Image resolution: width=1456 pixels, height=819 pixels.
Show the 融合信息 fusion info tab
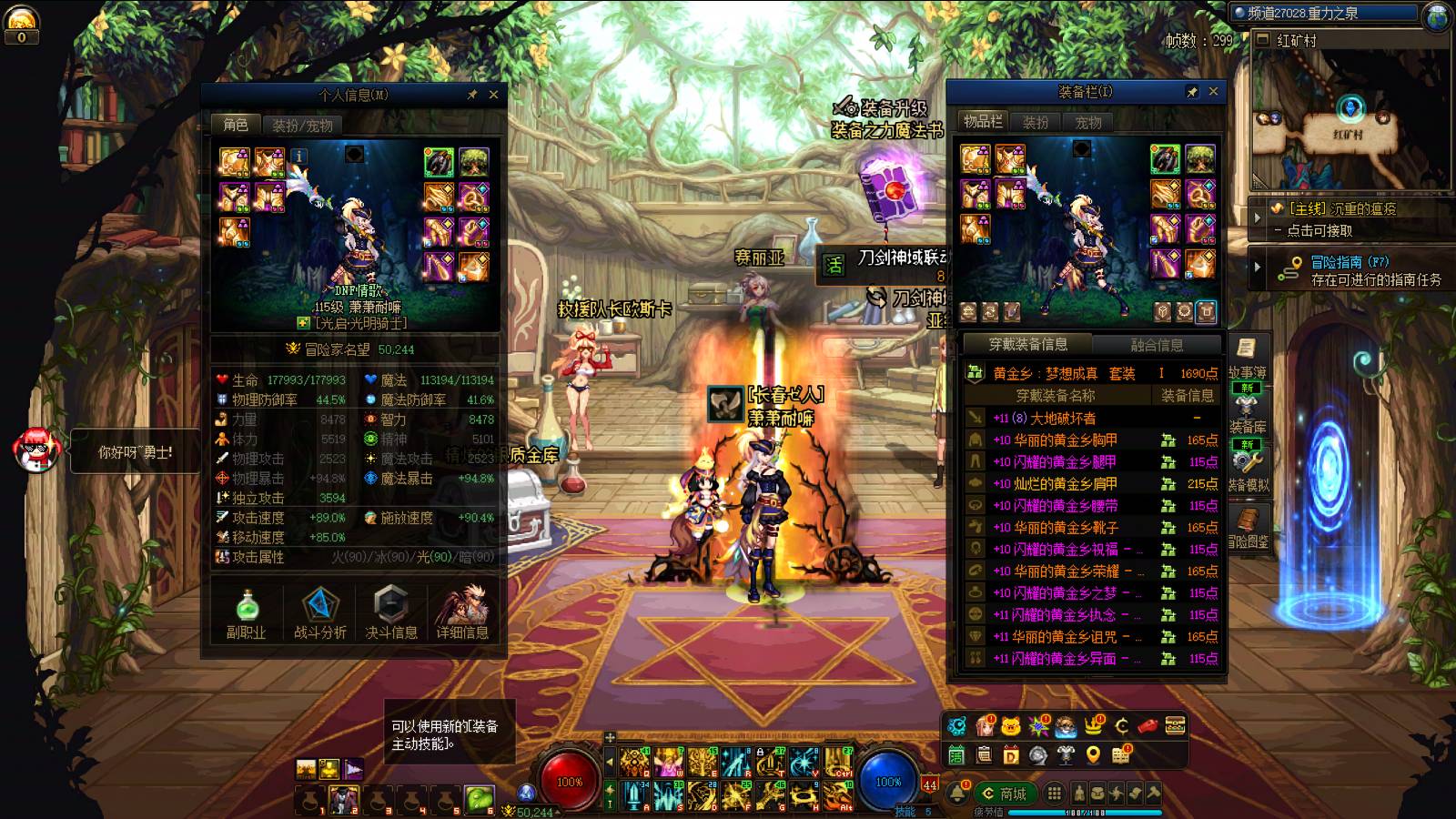[1157, 345]
